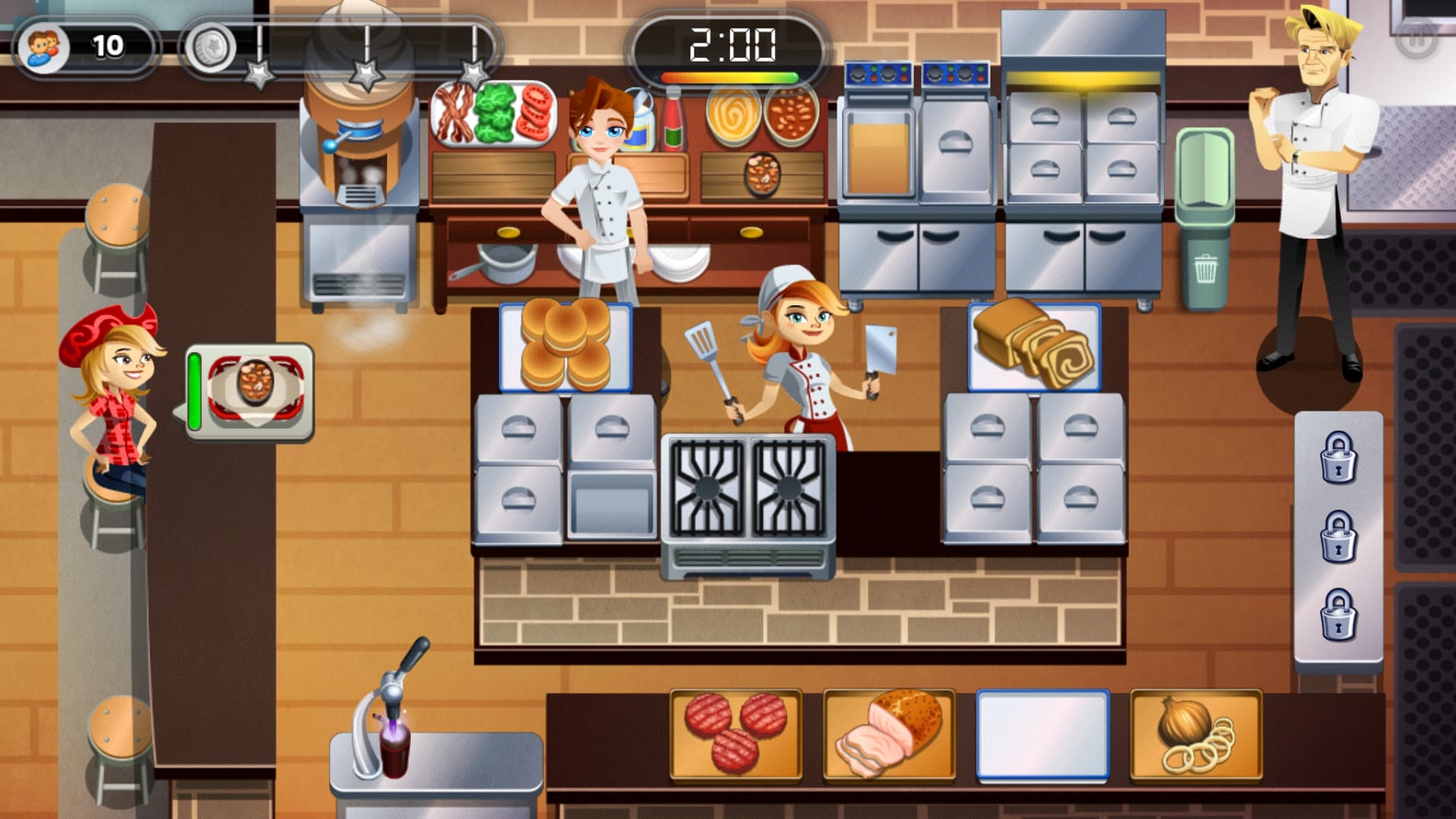Select the sliced ham ingredient tray

888,735
